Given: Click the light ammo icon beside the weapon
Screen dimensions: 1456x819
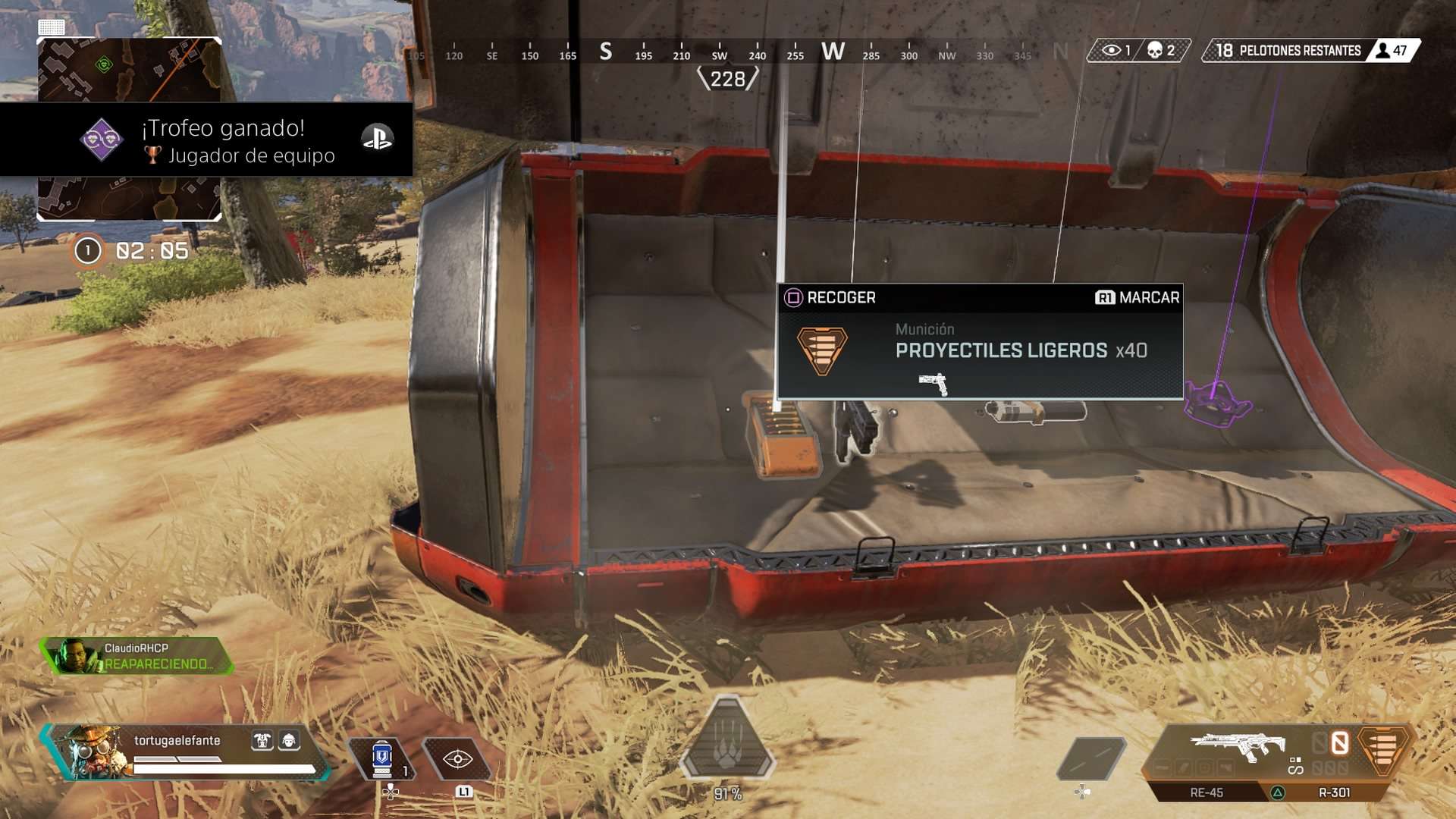Looking at the screenshot, I should pyautogui.click(x=1383, y=747).
